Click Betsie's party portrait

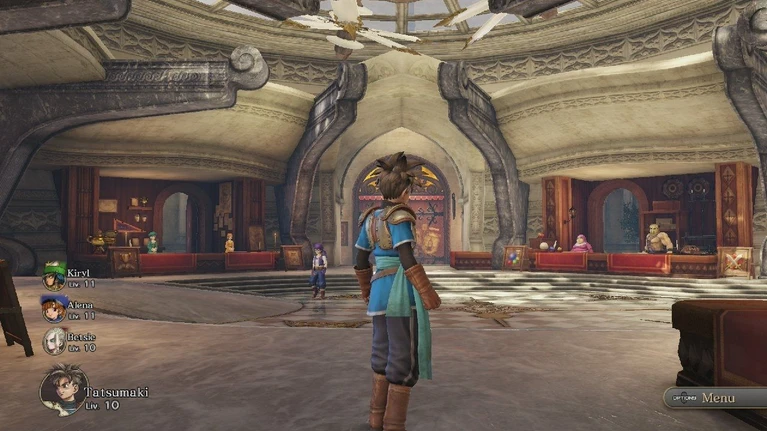pyautogui.click(x=54, y=340)
